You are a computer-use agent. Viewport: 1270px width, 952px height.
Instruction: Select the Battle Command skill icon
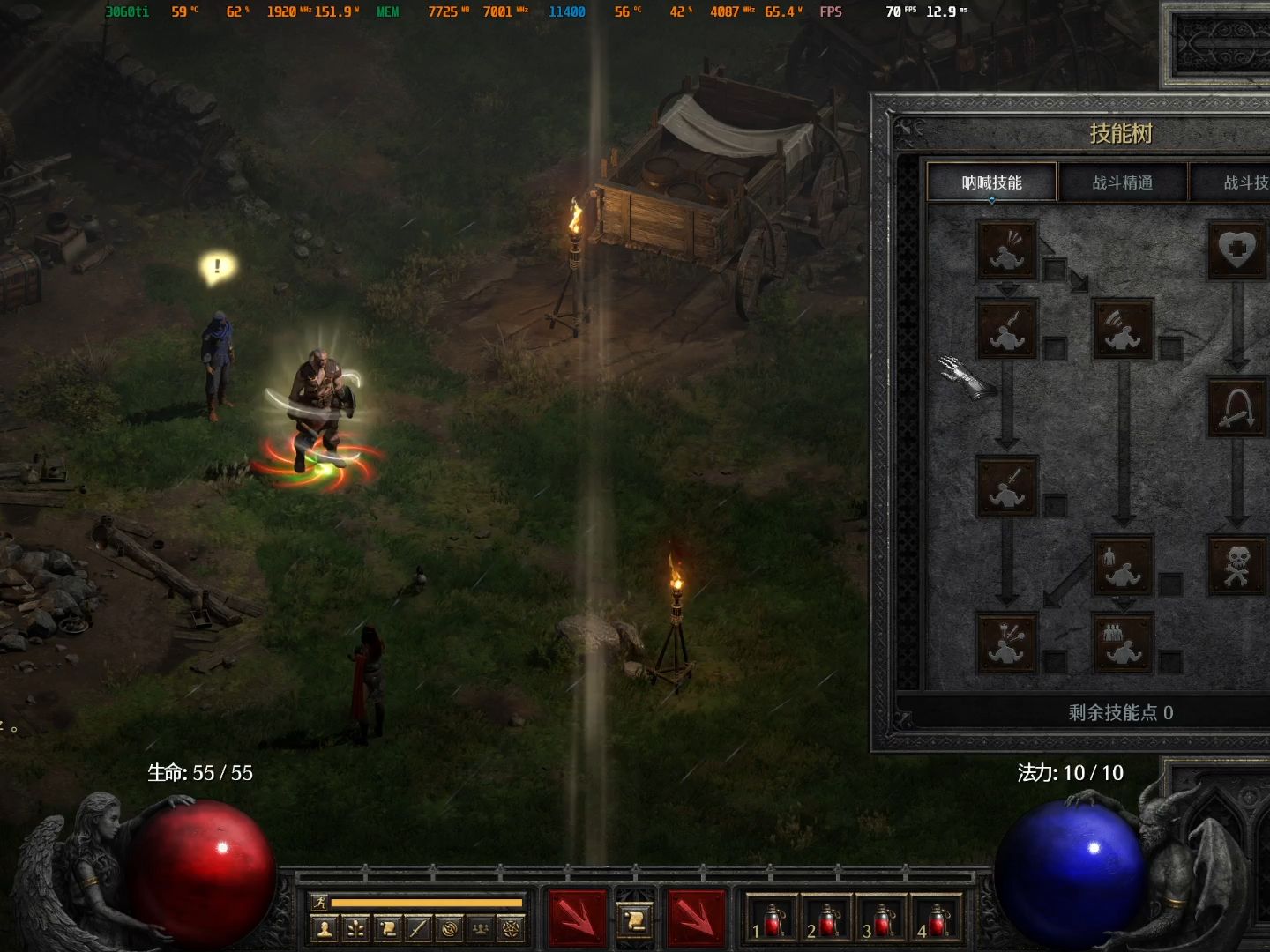pyautogui.click(x=1123, y=643)
